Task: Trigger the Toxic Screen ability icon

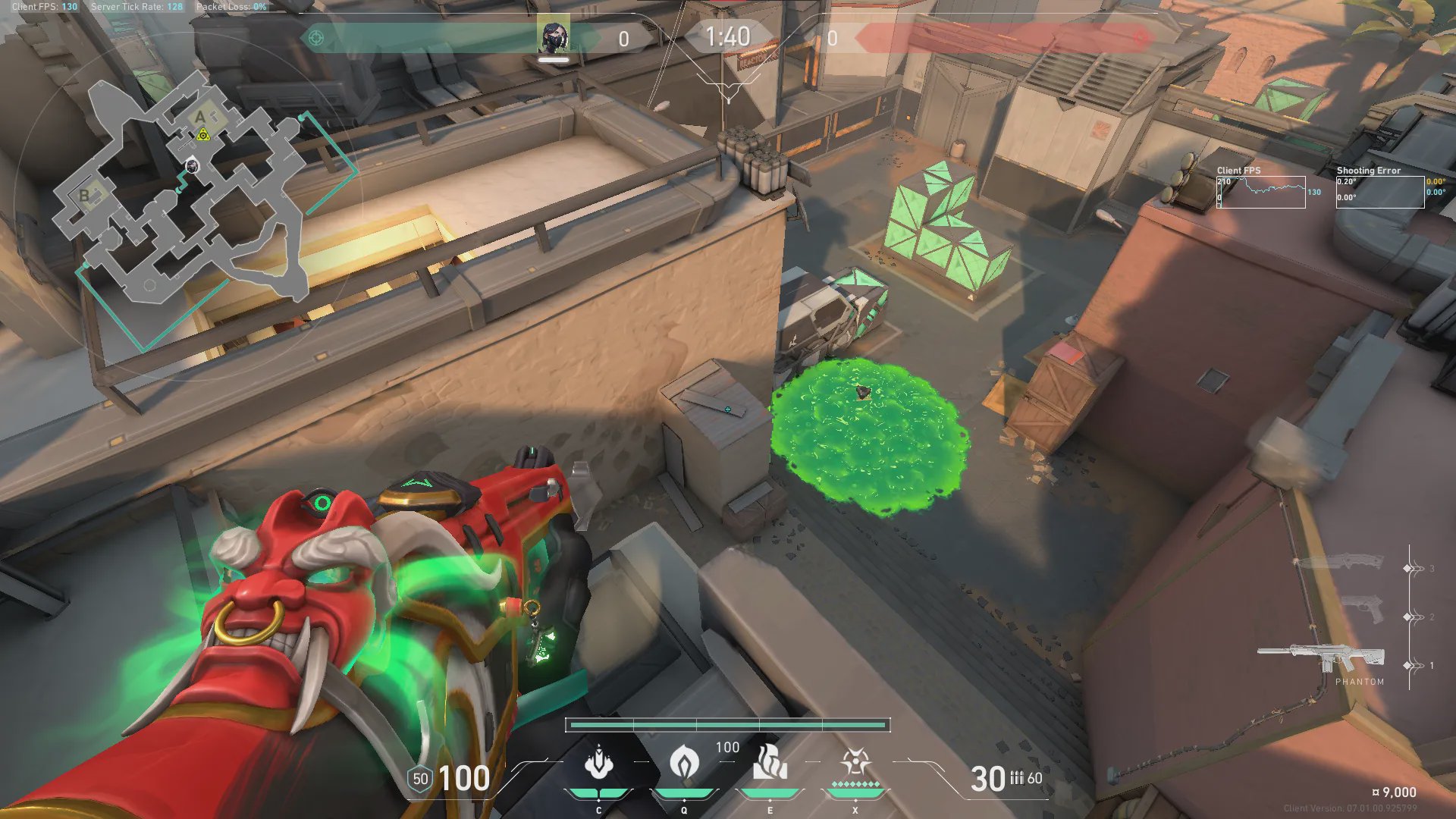Action: click(x=770, y=763)
